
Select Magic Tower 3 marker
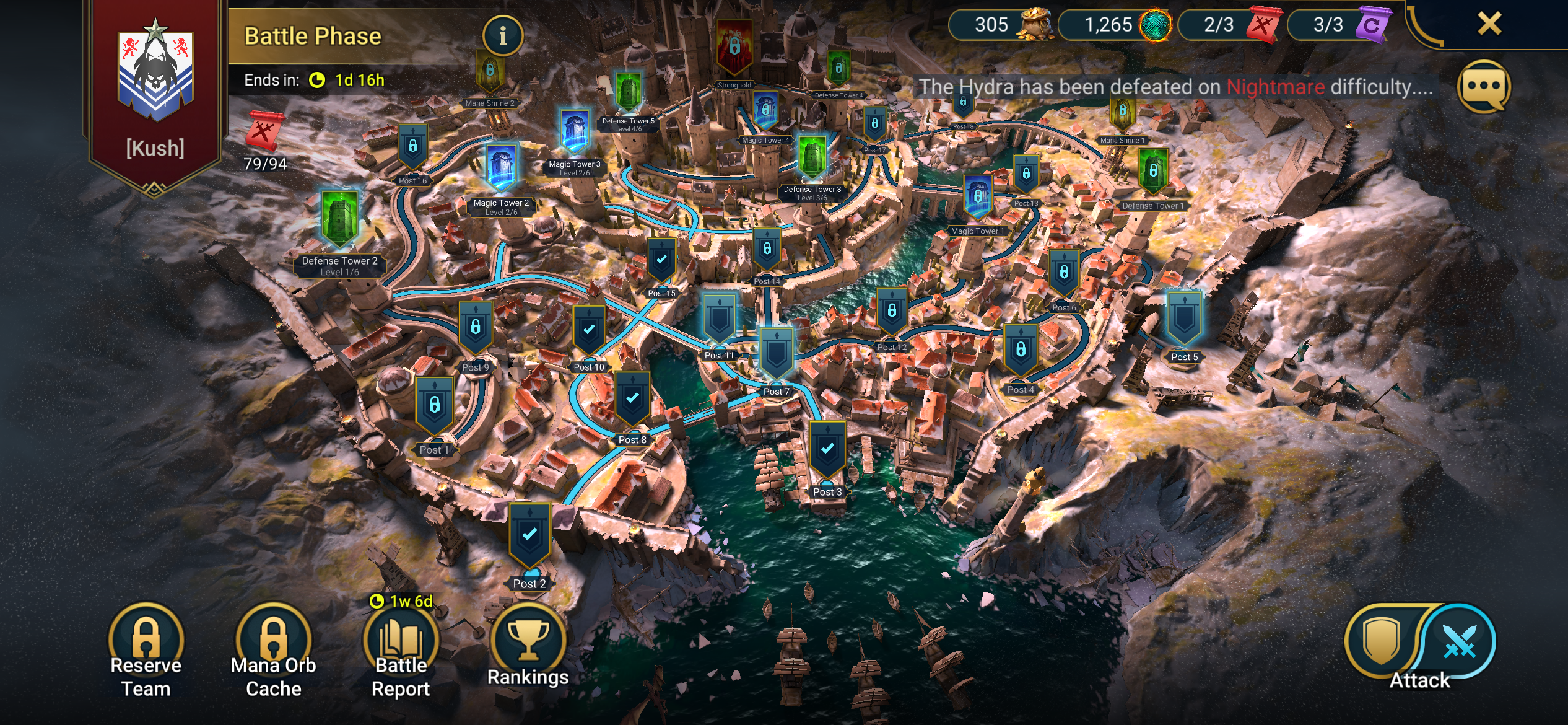(x=574, y=132)
